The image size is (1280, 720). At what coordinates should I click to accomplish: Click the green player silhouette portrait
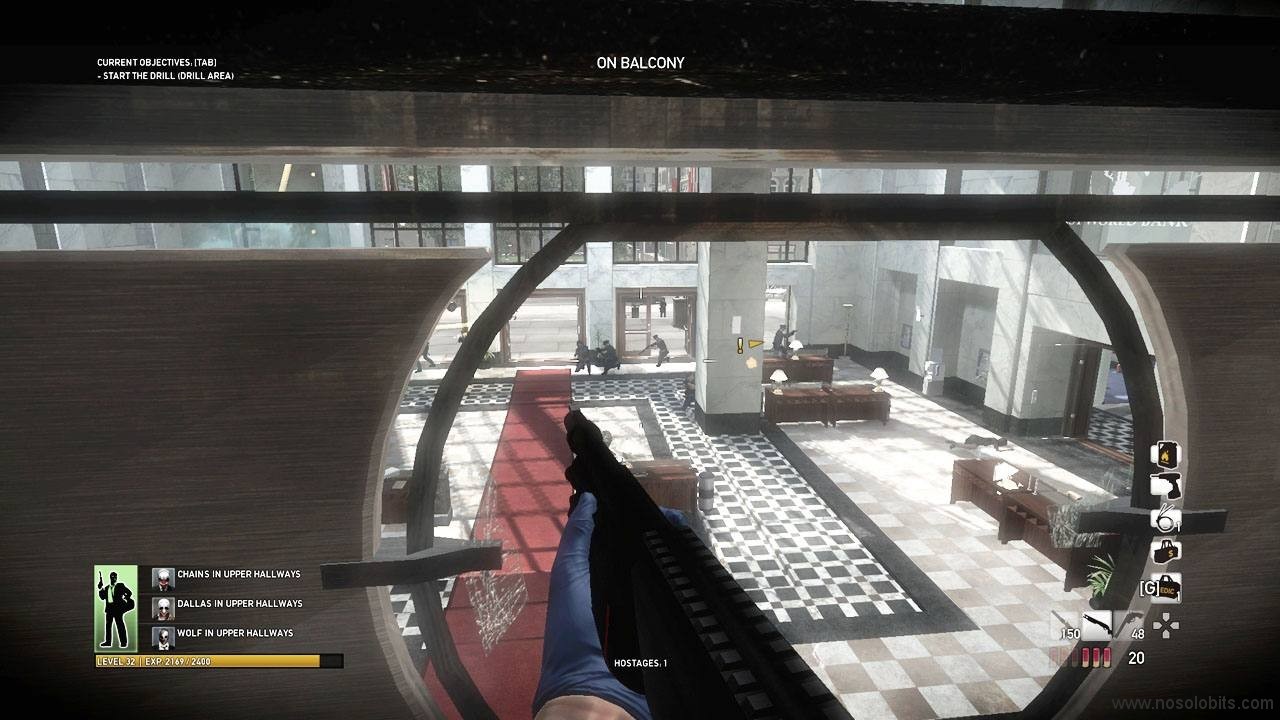115,608
